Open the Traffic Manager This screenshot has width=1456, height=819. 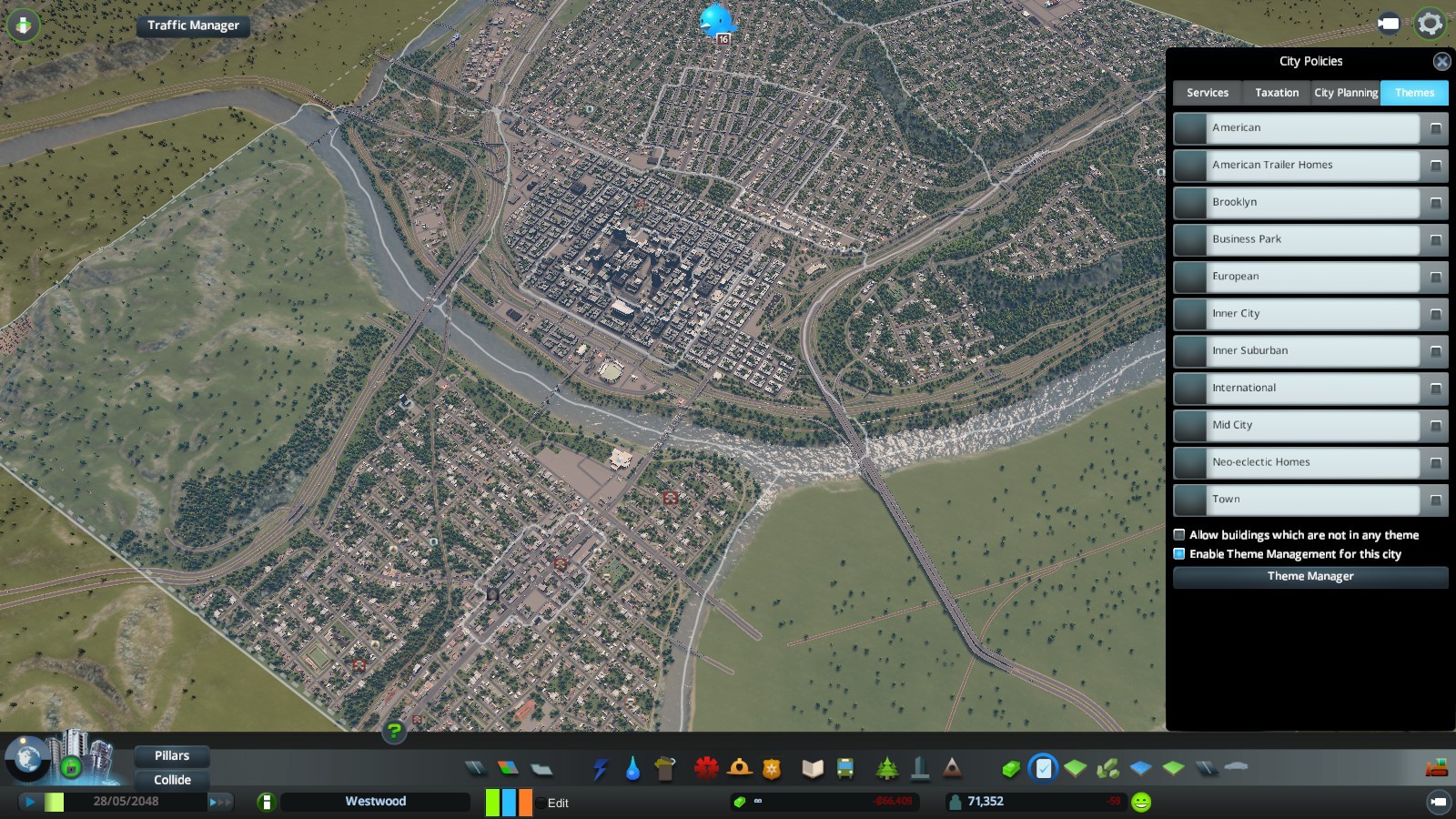(x=193, y=25)
